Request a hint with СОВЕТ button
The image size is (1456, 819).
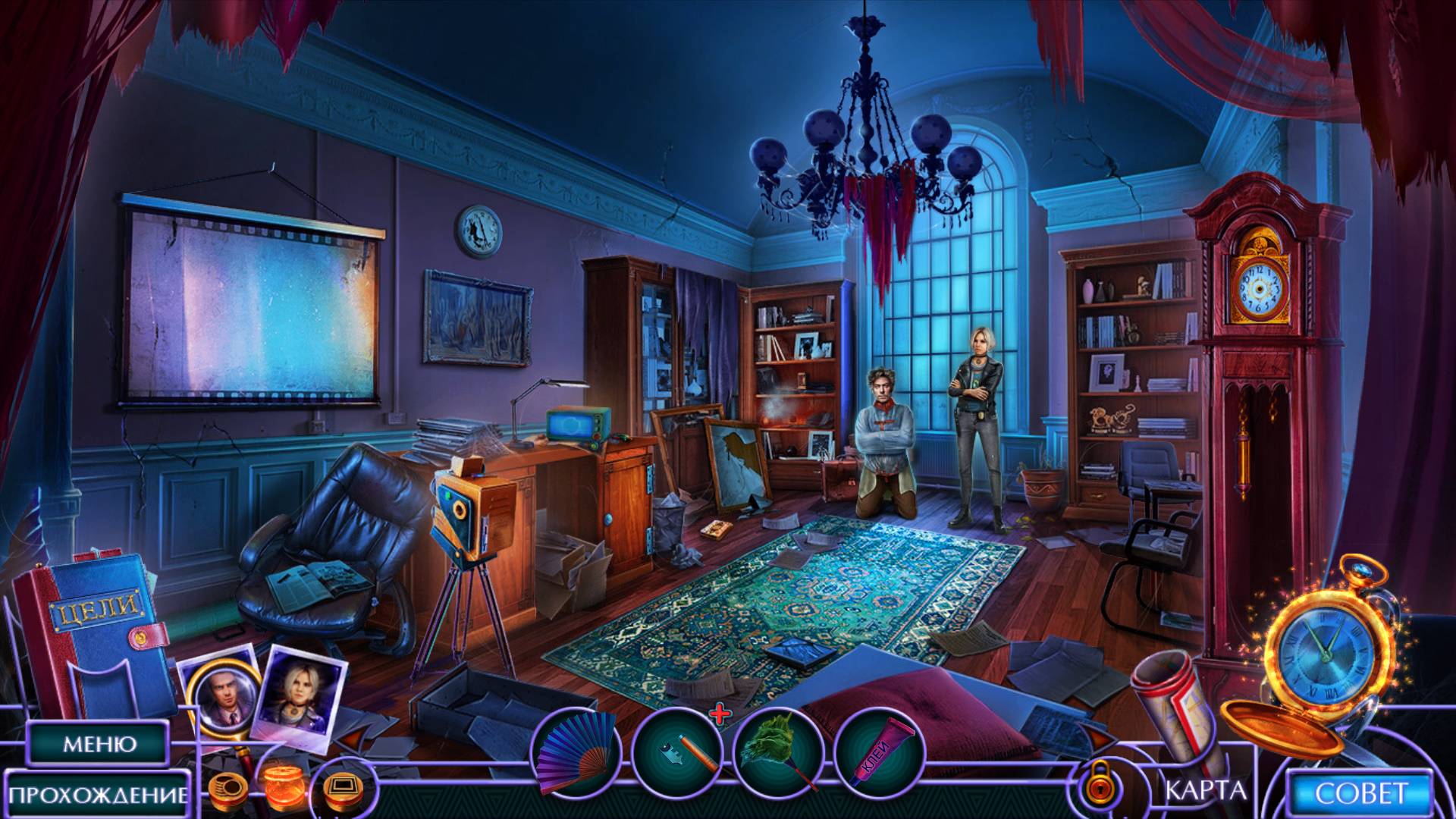(1361, 794)
